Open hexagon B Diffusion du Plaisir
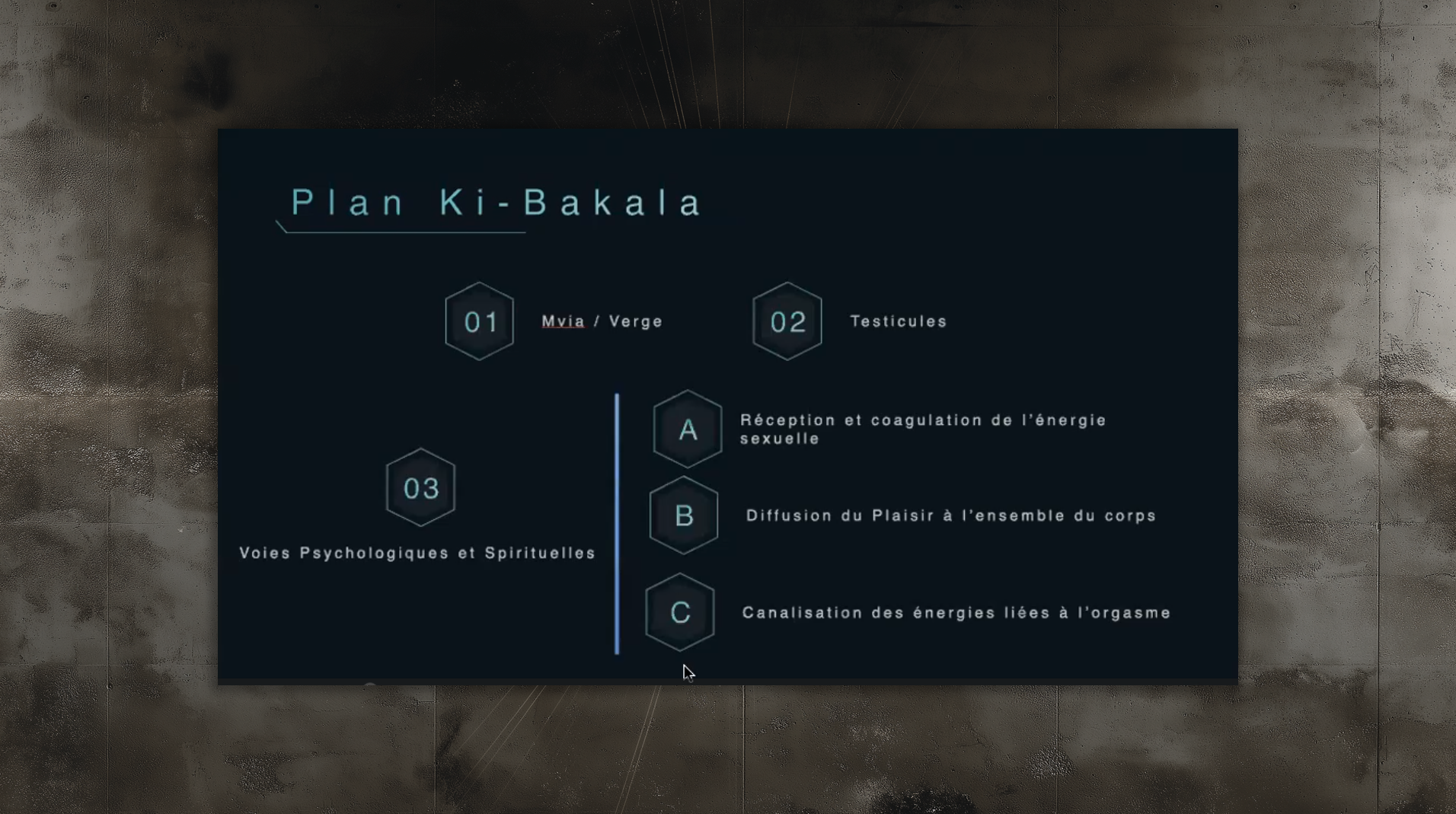The height and width of the screenshot is (814, 1456). 684,516
